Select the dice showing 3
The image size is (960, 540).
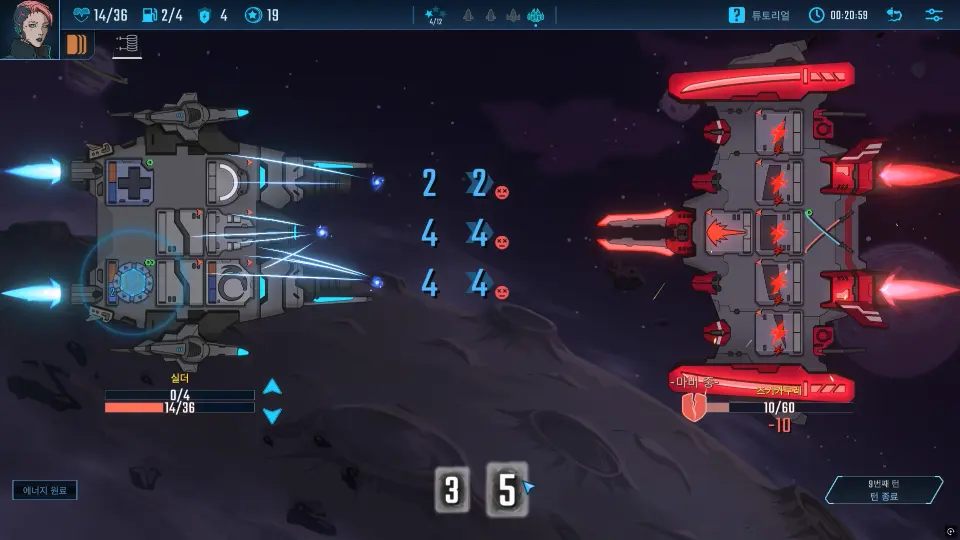(x=452, y=490)
